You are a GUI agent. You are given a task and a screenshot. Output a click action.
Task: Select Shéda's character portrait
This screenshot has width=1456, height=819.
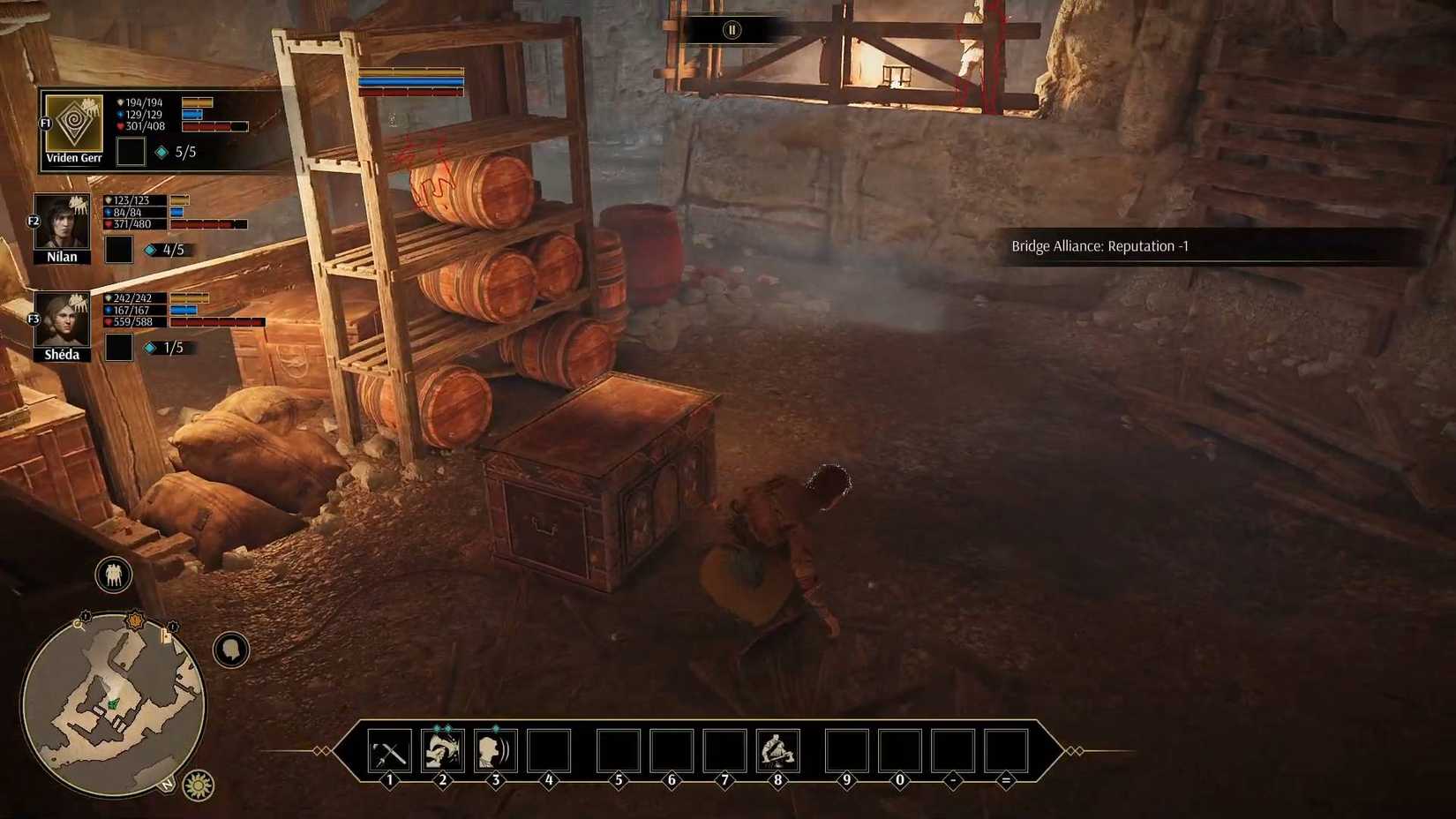tap(62, 319)
